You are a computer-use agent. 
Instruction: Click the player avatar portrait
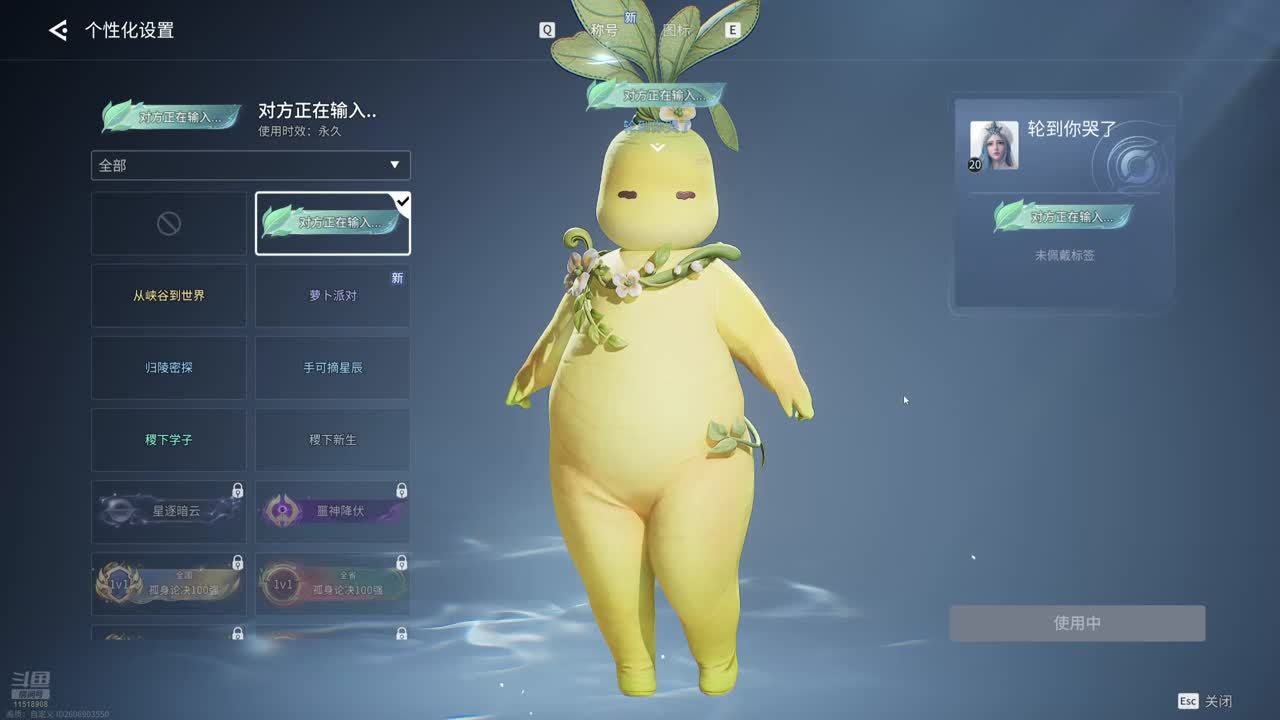tap(994, 146)
